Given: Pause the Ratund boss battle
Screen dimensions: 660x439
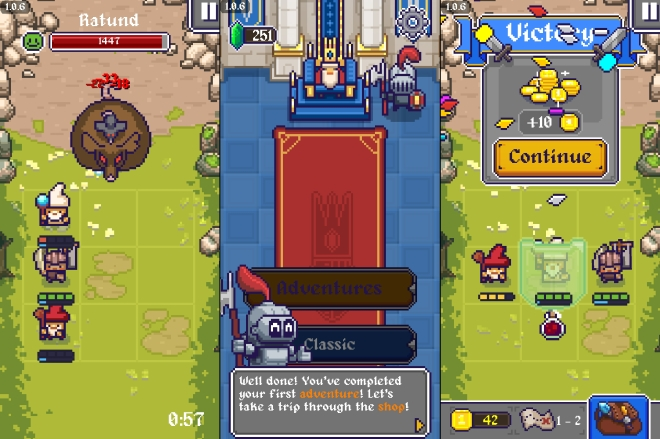Looking at the screenshot, I should click(x=208, y=12).
